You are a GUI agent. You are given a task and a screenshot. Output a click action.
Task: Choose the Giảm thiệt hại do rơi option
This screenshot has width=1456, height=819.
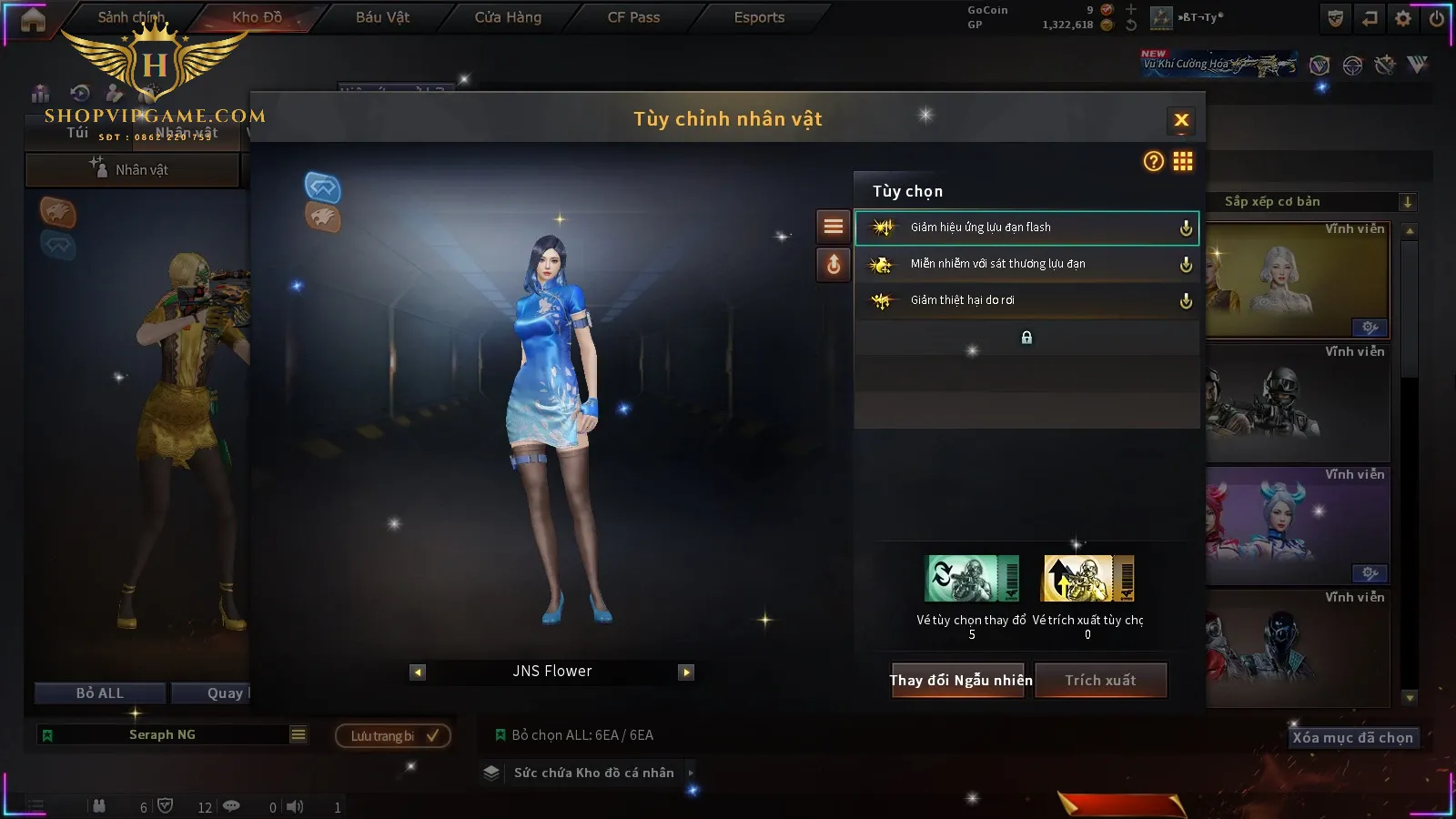coord(1026,300)
